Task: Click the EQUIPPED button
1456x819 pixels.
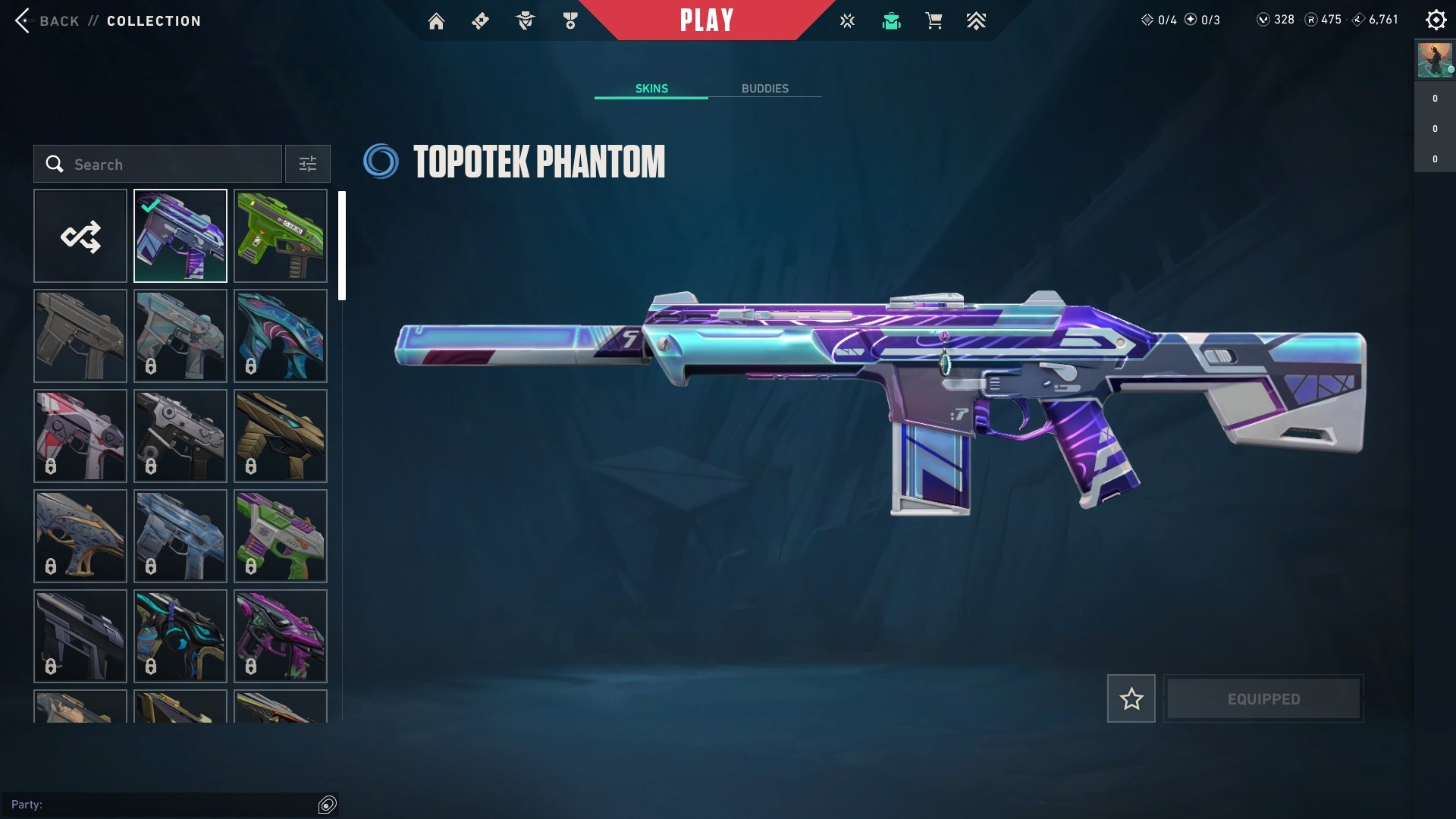Action: 1263,698
